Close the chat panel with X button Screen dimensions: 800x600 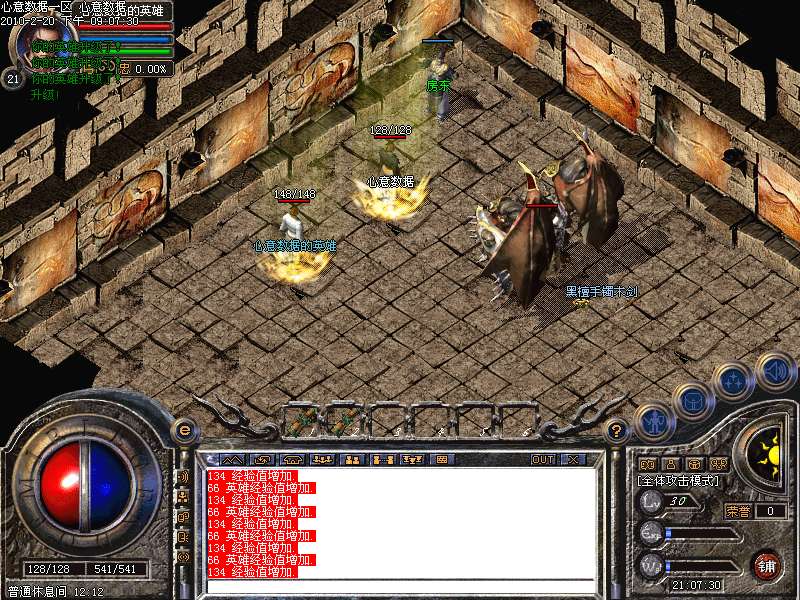click(573, 460)
